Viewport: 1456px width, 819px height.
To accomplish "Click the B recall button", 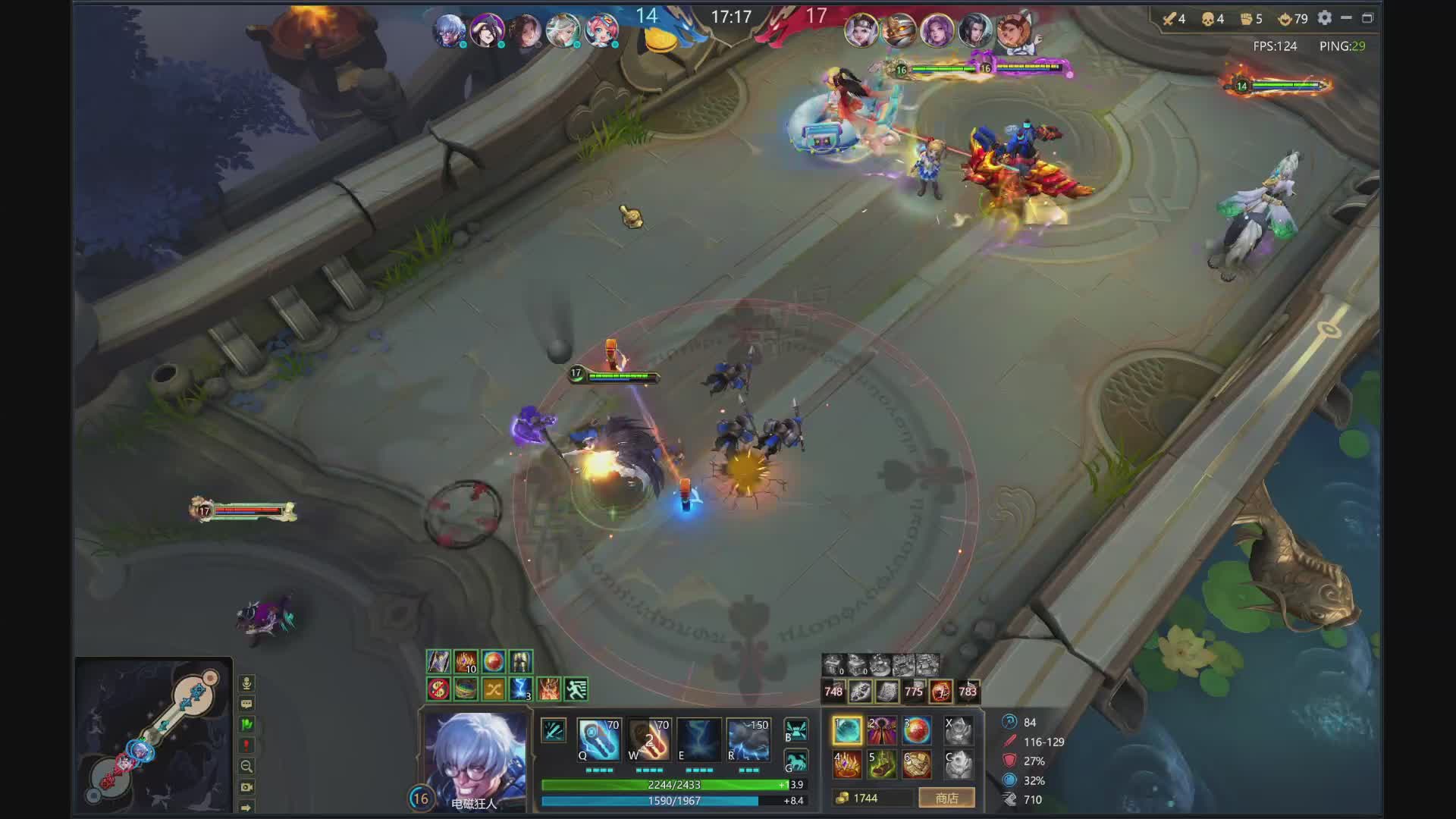I will tap(795, 730).
